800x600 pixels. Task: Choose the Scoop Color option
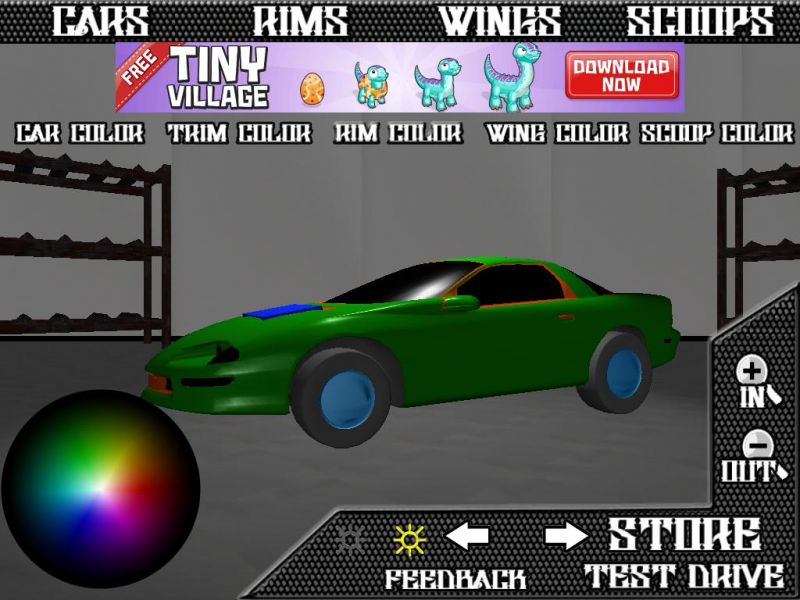[718, 133]
